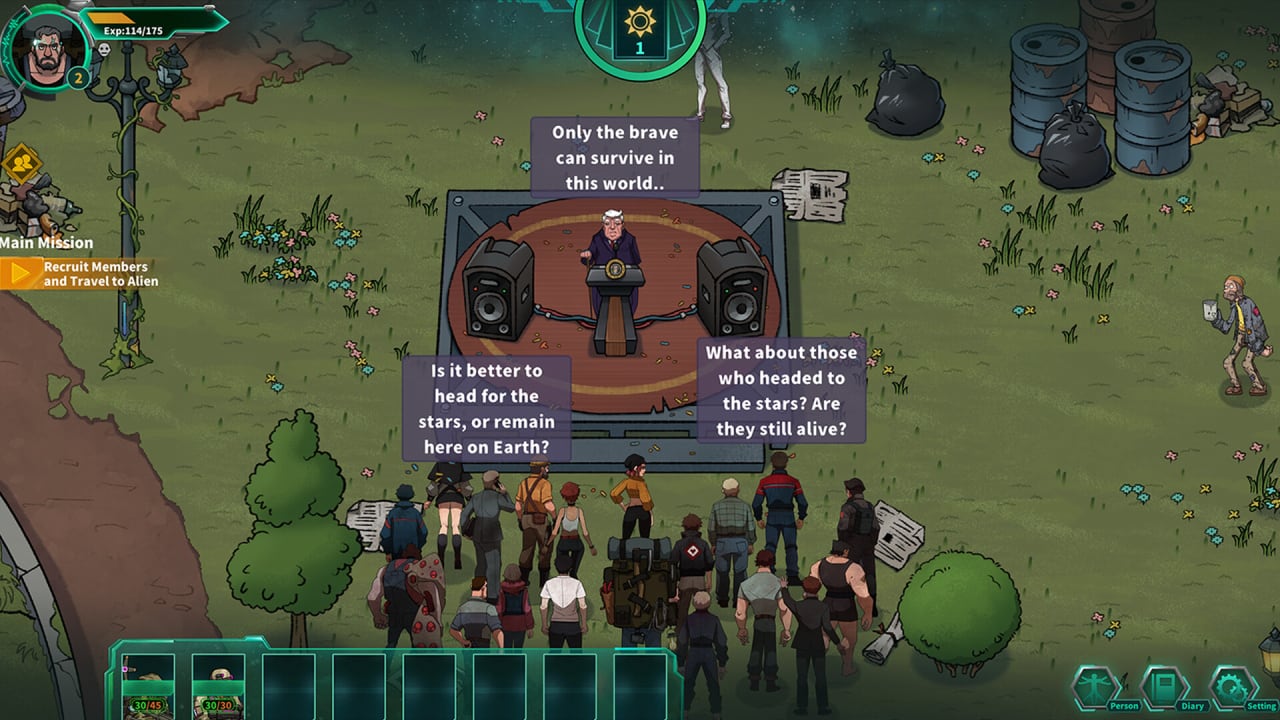
Task: Select the squad member with 30/45 health
Action: point(148,687)
